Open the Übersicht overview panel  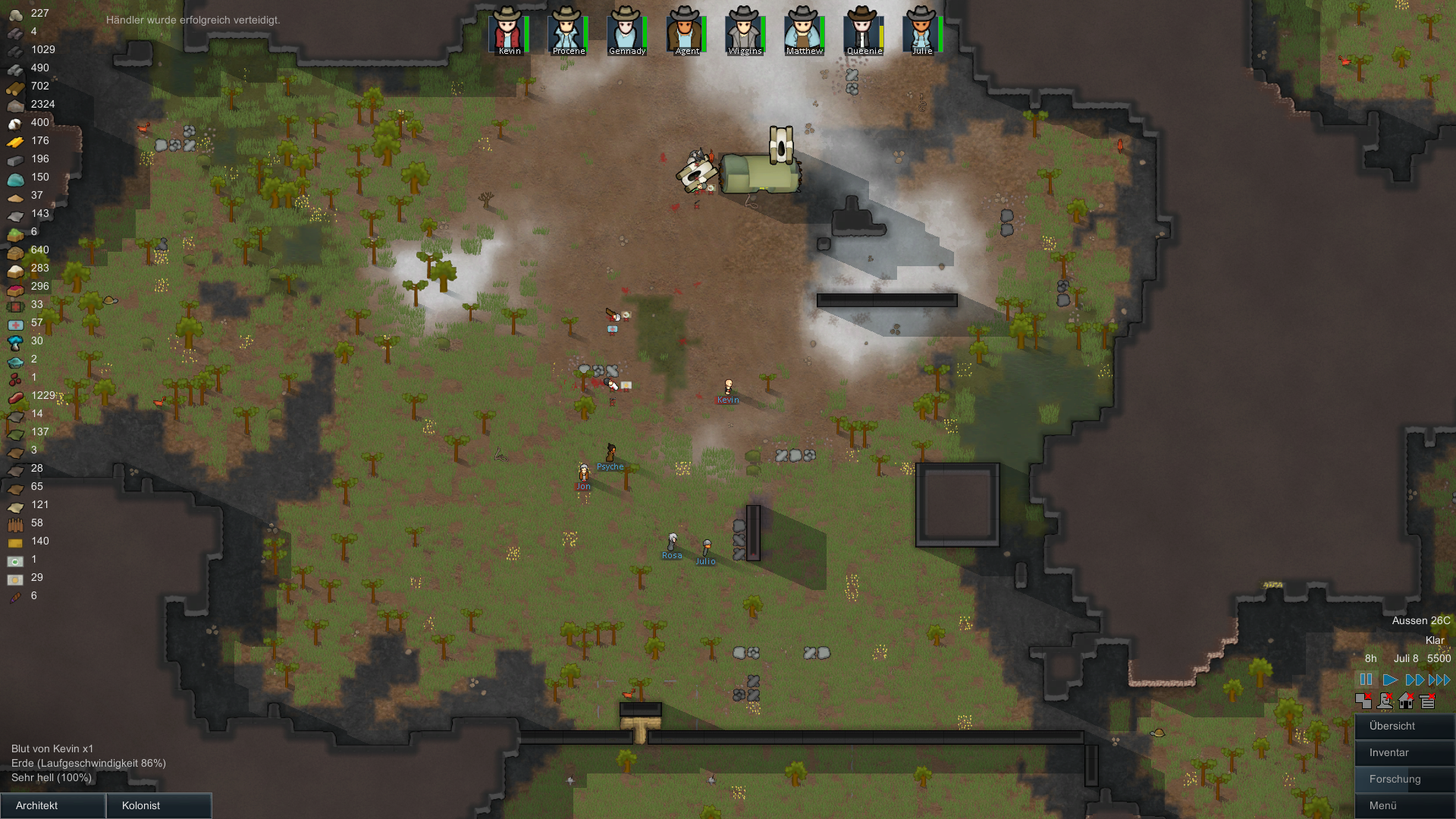(1404, 726)
